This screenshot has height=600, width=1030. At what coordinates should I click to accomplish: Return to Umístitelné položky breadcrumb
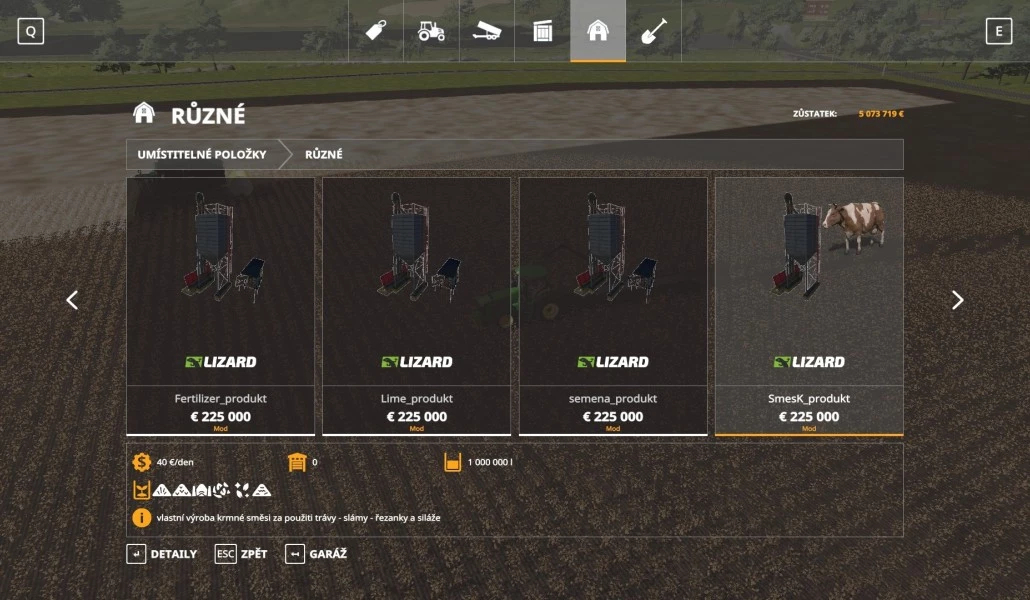tap(202, 155)
